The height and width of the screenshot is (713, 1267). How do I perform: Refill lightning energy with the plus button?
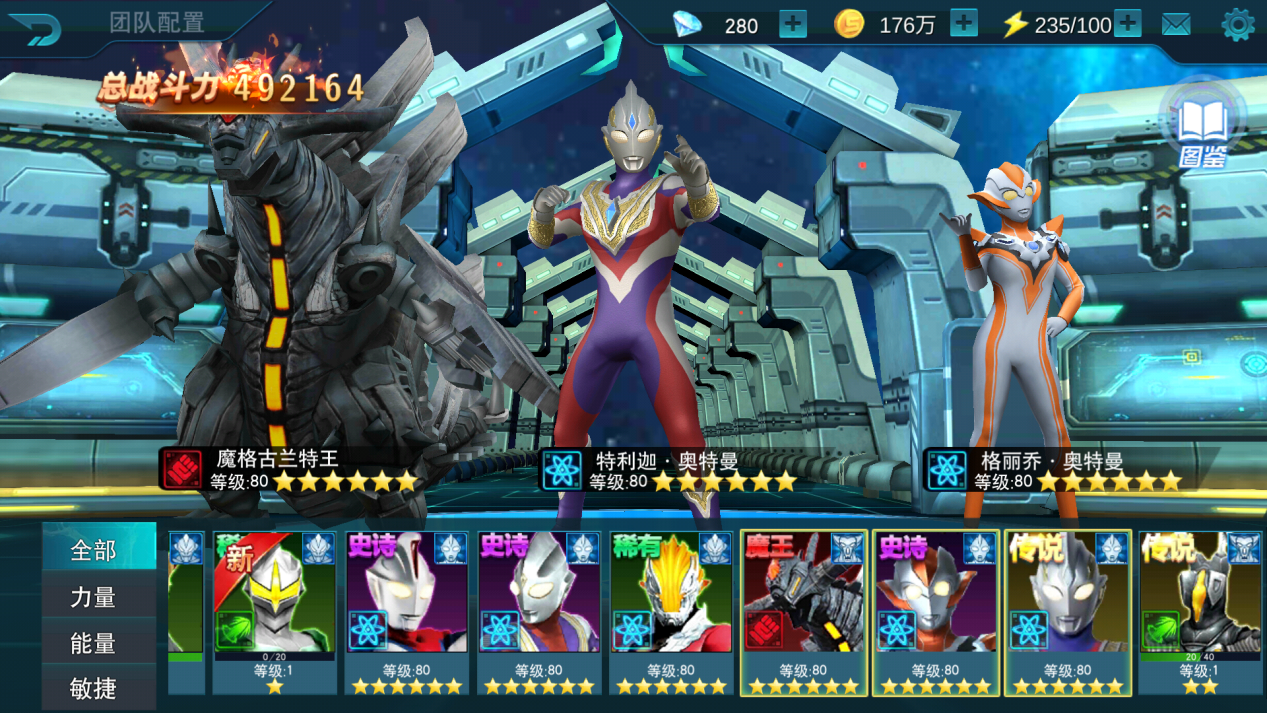pos(1127,25)
